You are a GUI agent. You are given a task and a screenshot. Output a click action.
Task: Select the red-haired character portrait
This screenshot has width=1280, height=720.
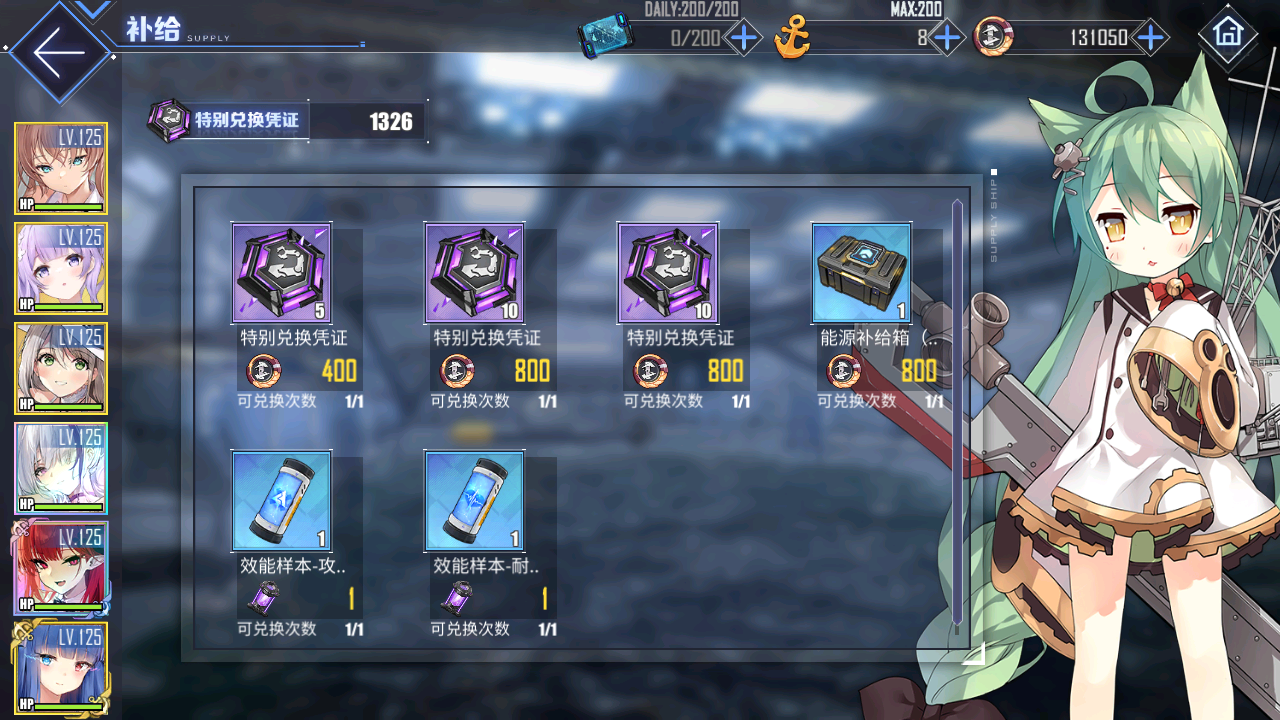coord(61,568)
